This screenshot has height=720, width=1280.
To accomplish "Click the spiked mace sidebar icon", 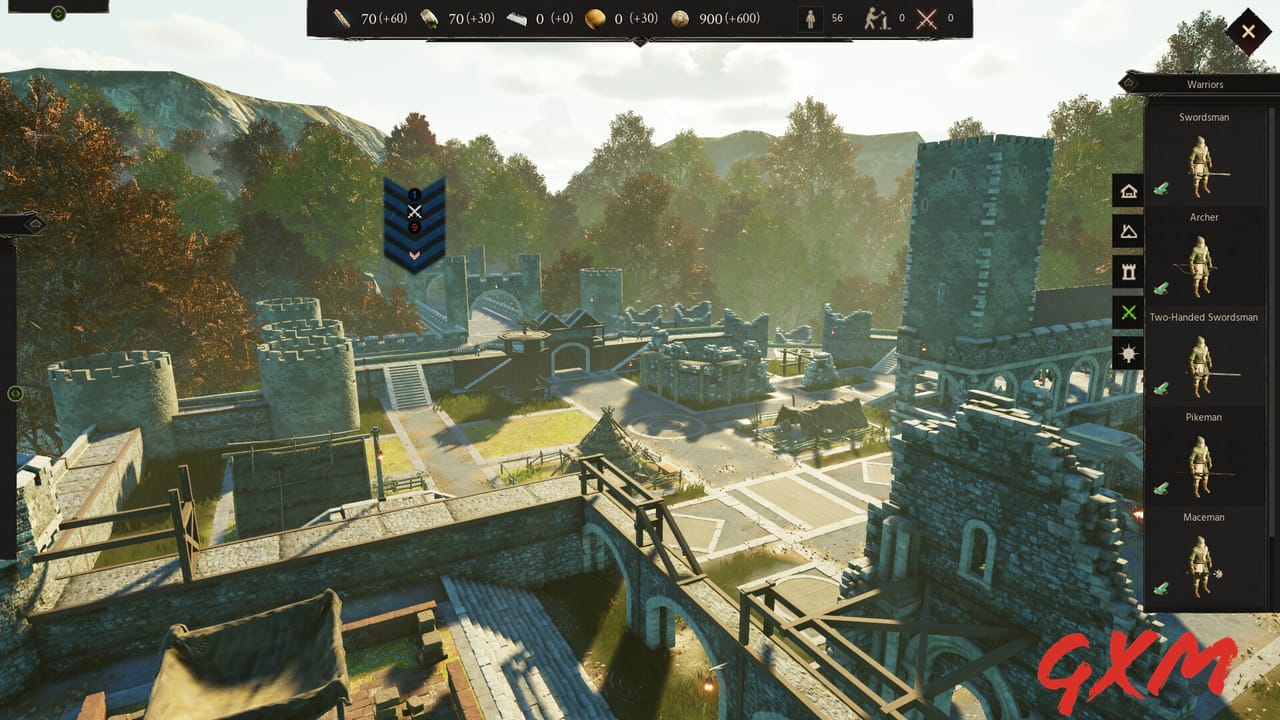I will [1127, 354].
